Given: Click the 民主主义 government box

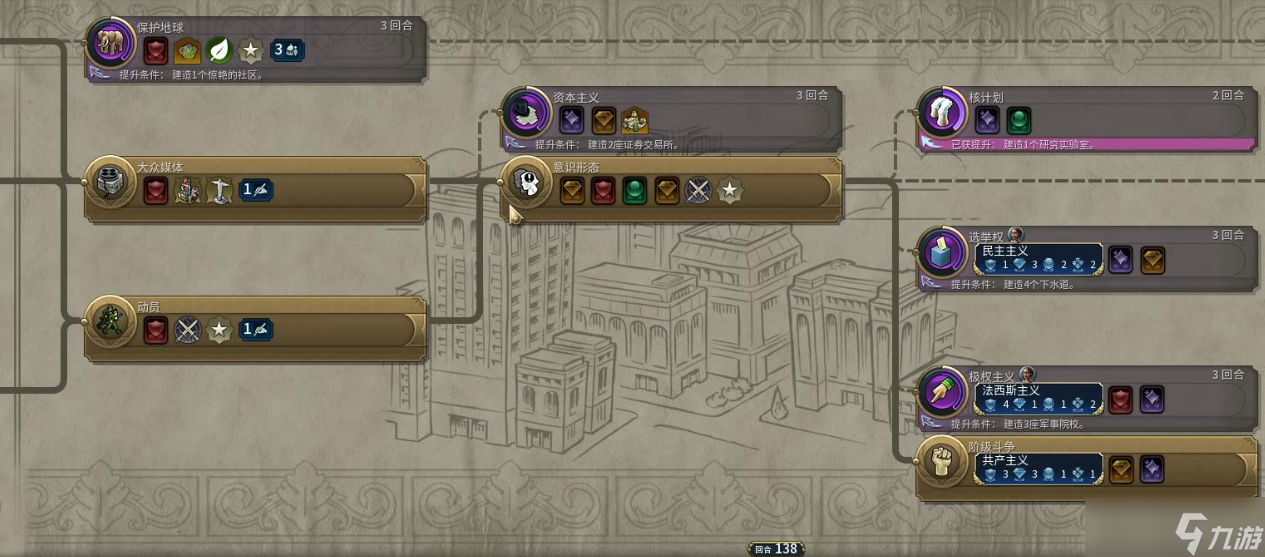Looking at the screenshot, I should 1038,259.
